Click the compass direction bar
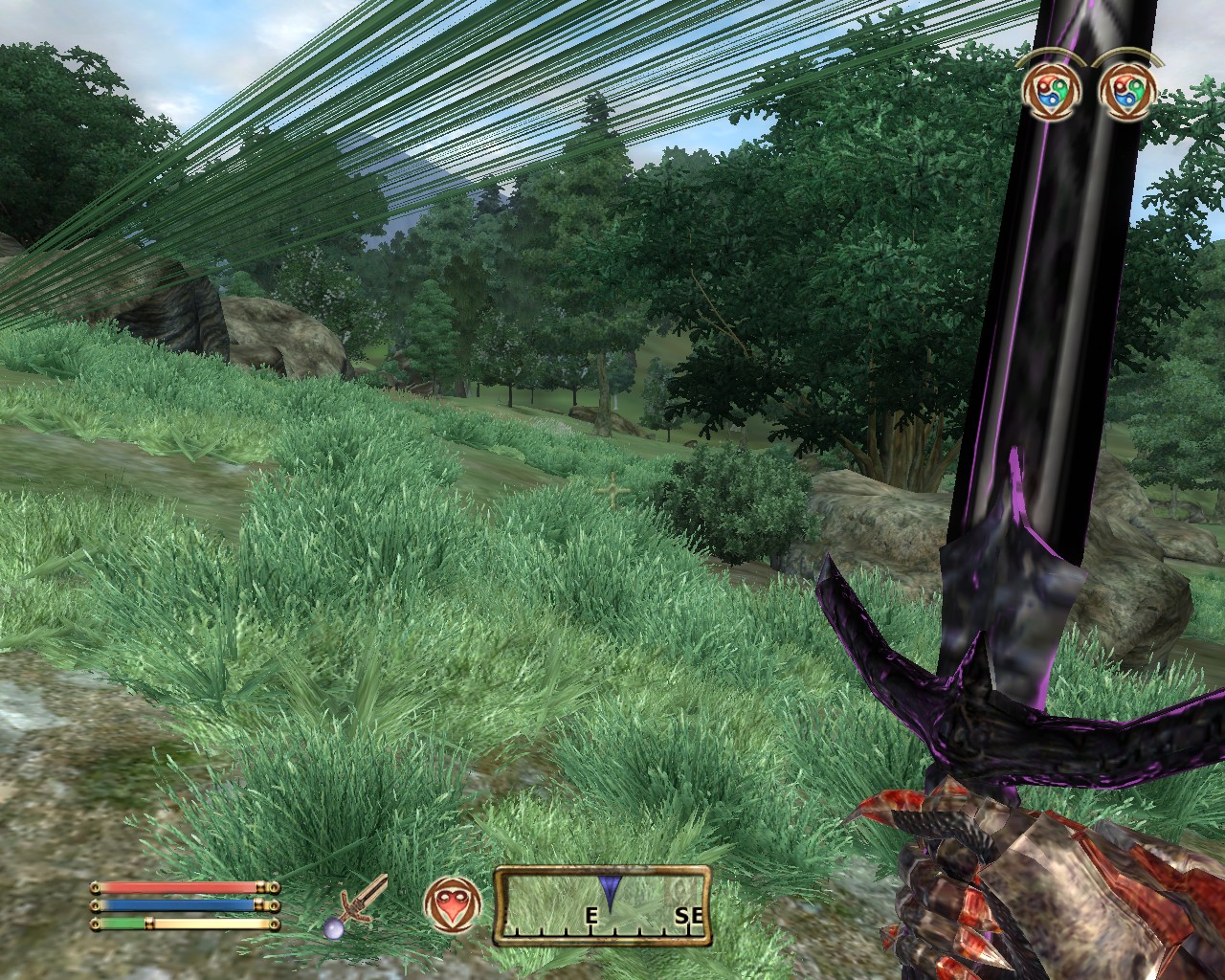1225x980 pixels. pyautogui.click(x=602, y=905)
